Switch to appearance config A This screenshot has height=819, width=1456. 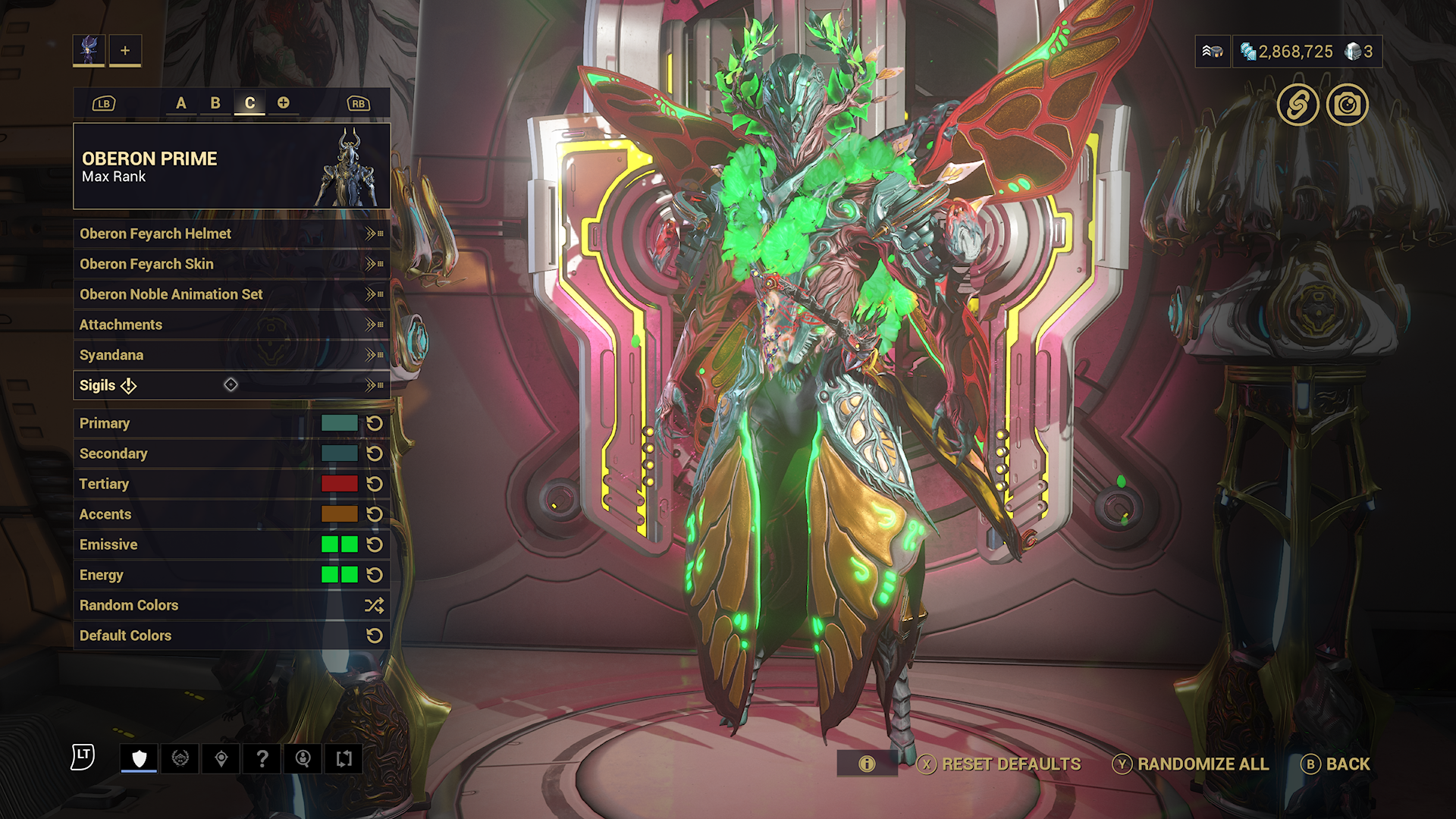[181, 103]
